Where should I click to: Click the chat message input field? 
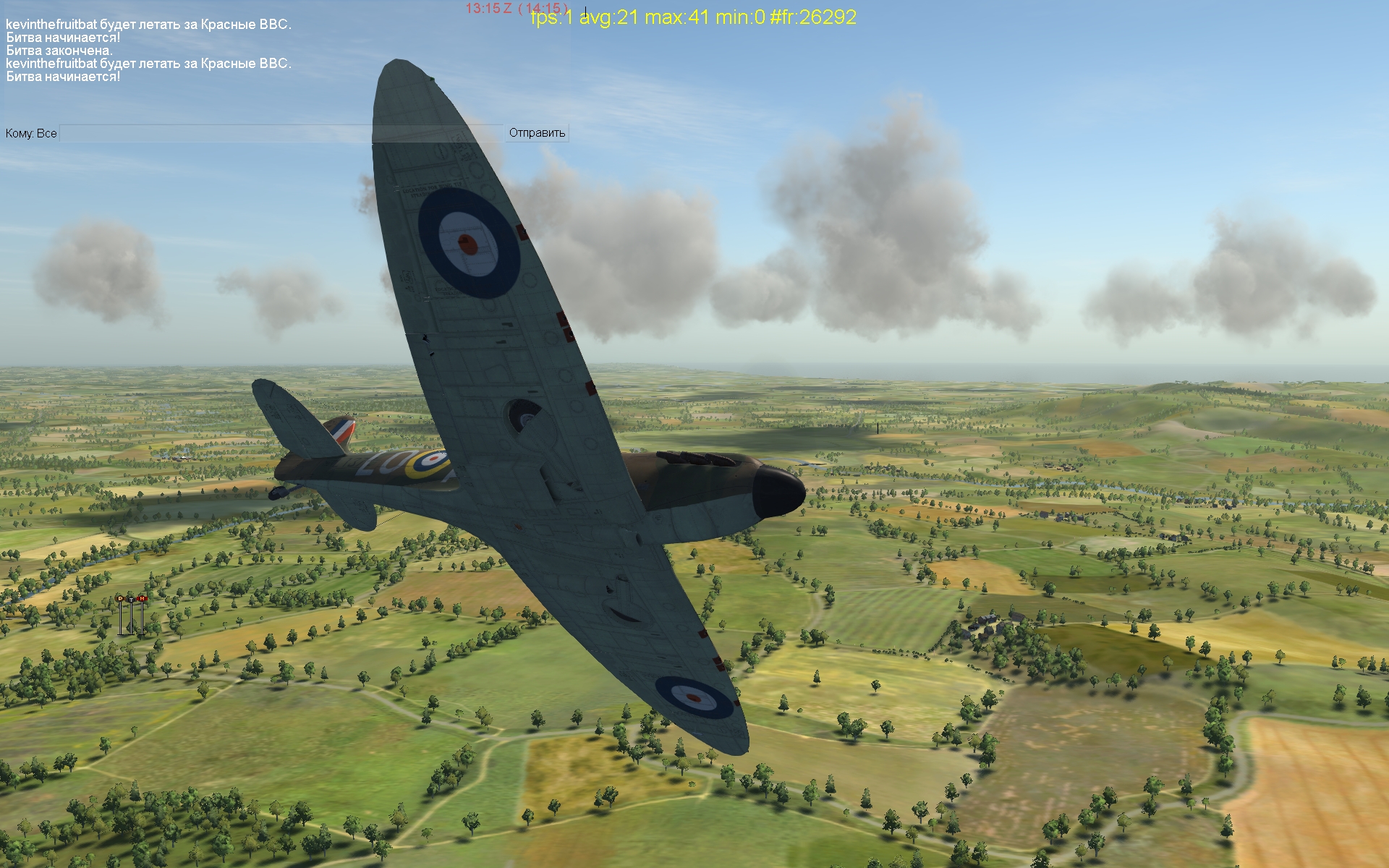tap(281, 133)
